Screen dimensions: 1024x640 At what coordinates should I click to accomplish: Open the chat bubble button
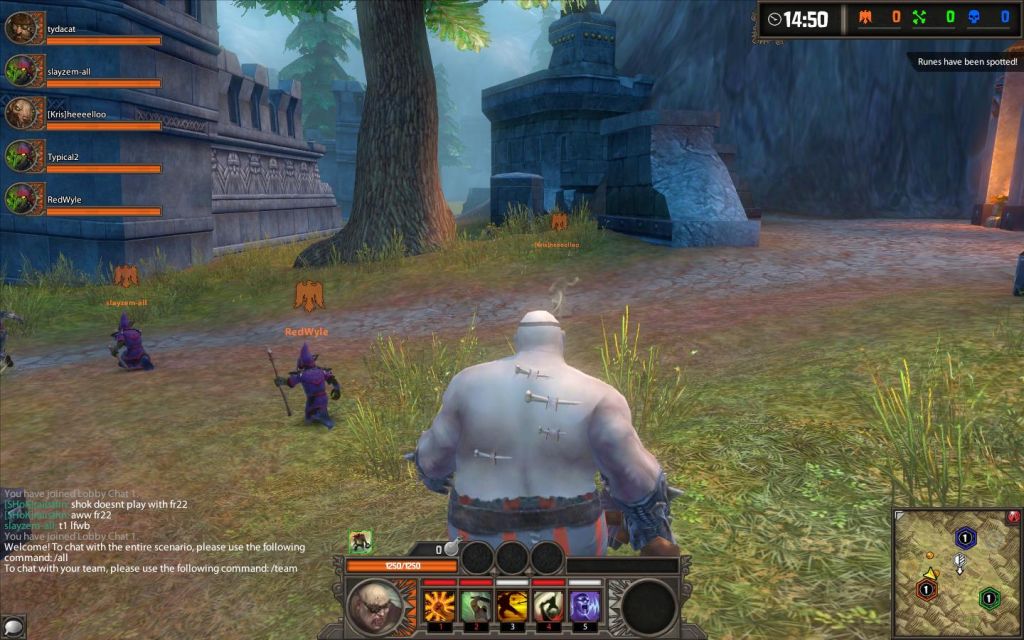pyautogui.click(x=13, y=626)
